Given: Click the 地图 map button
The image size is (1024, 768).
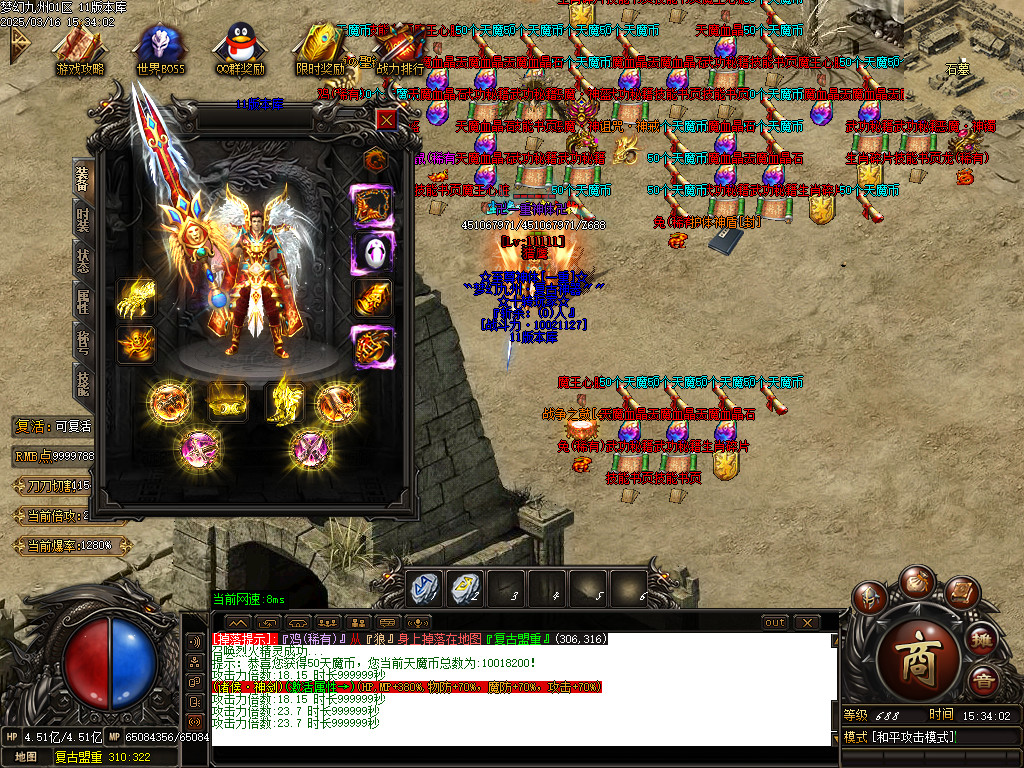Looking at the screenshot, I should 26,757.
